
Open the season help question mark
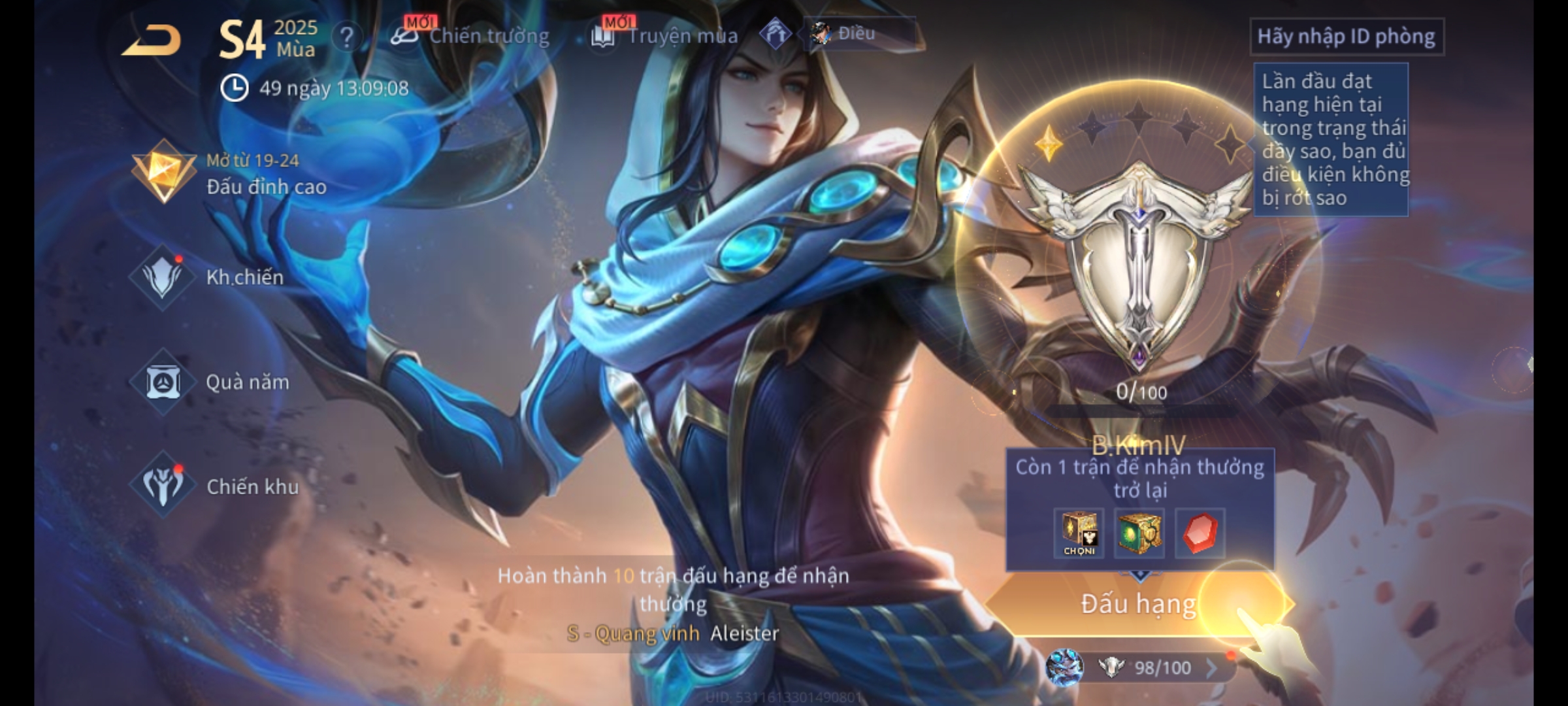click(x=347, y=38)
